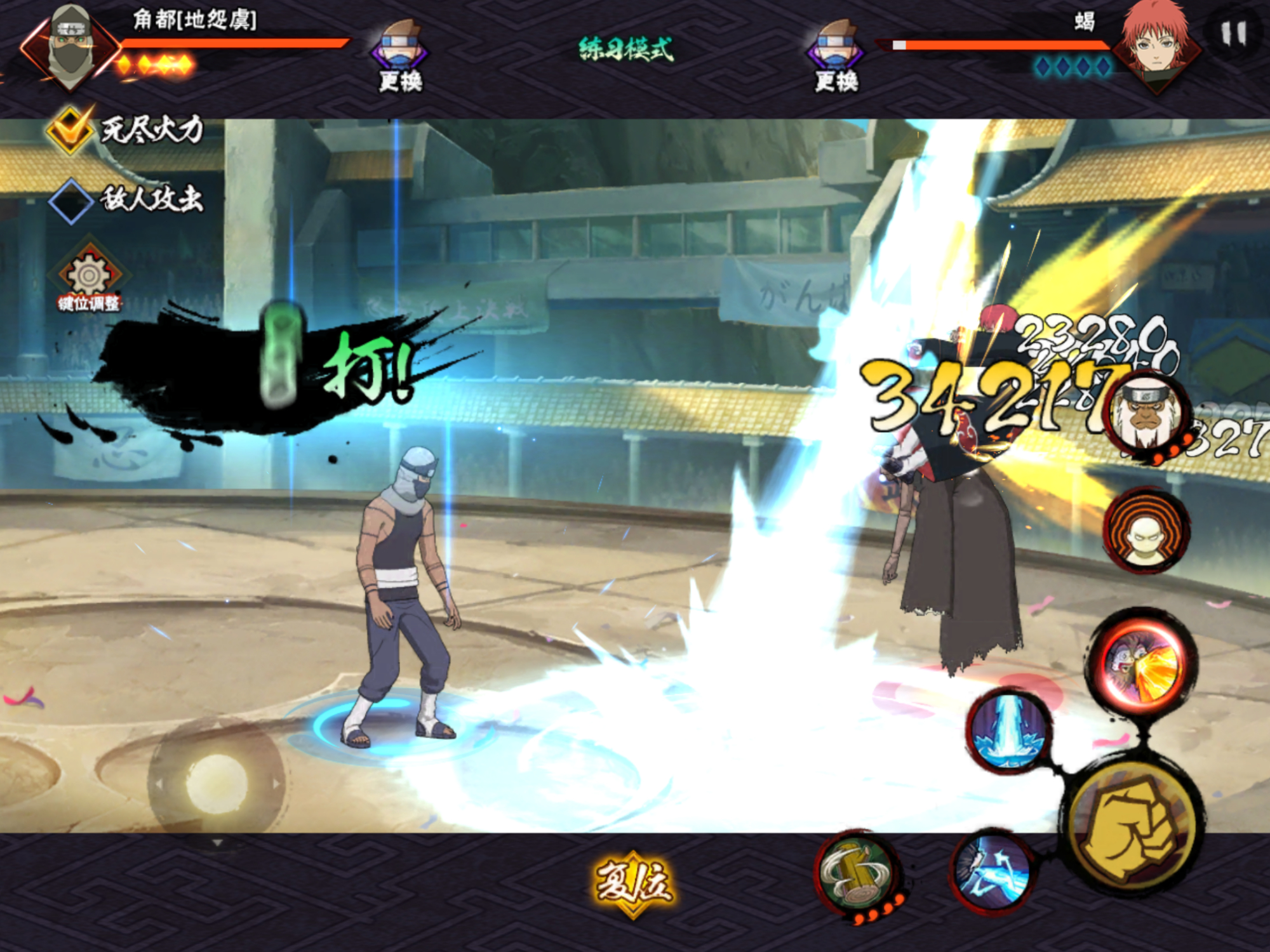Activate the orange spiral-faced summon icon
The width and height of the screenshot is (1270, 952).
1147,531
